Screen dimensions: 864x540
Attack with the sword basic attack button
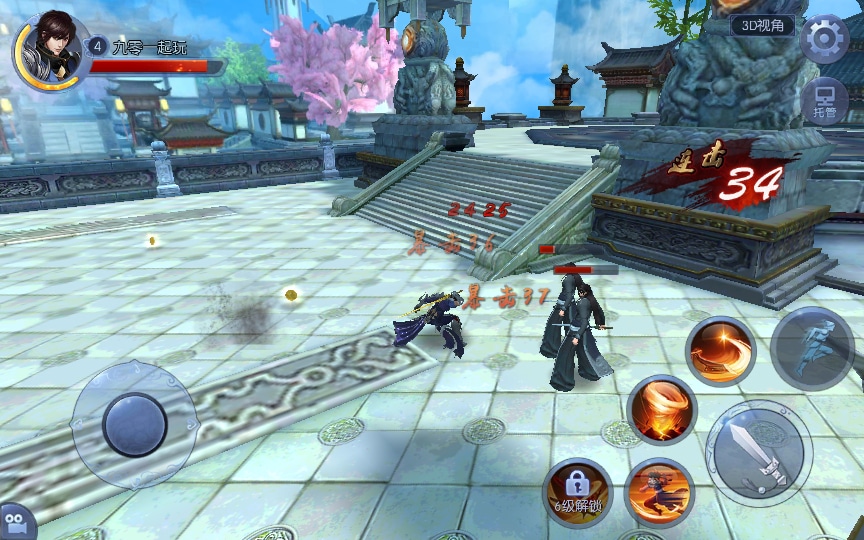[758, 453]
